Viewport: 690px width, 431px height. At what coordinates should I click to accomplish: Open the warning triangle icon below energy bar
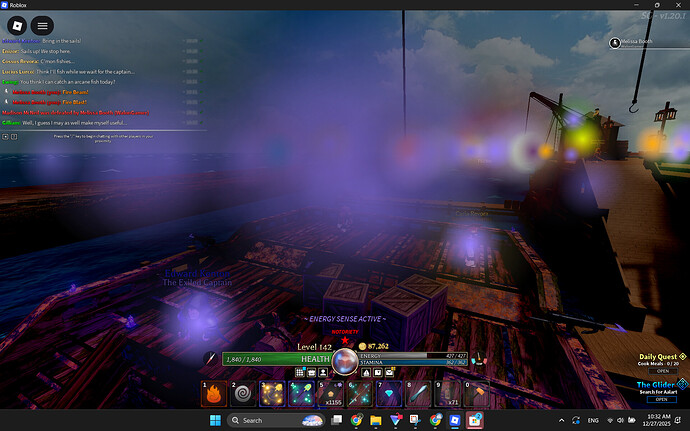click(364, 372)
